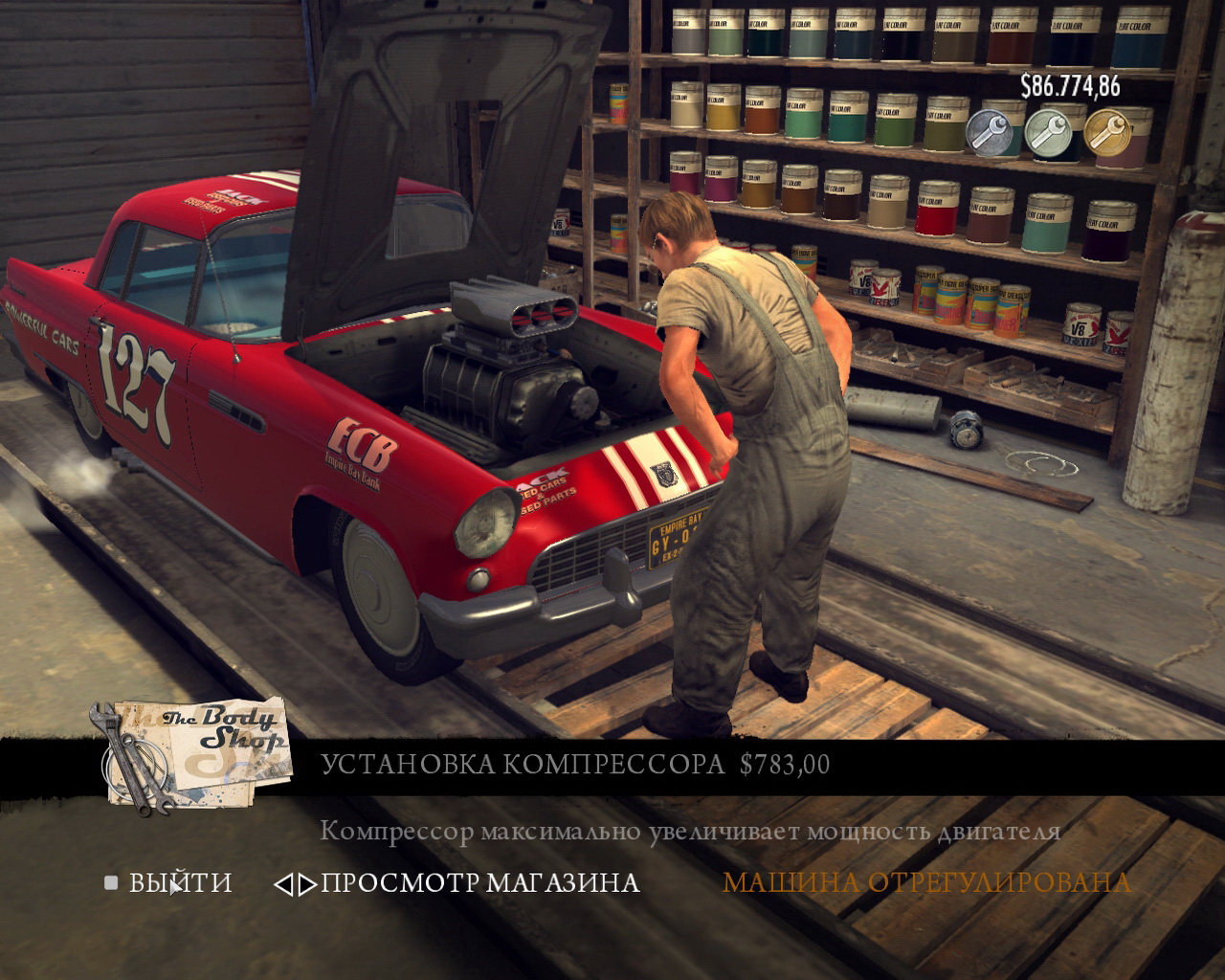Screen dimensions: 1225x980
Task: Open ПРОСМОТР МАГАЗИНА shop browsing
Action: pos(479,882)
